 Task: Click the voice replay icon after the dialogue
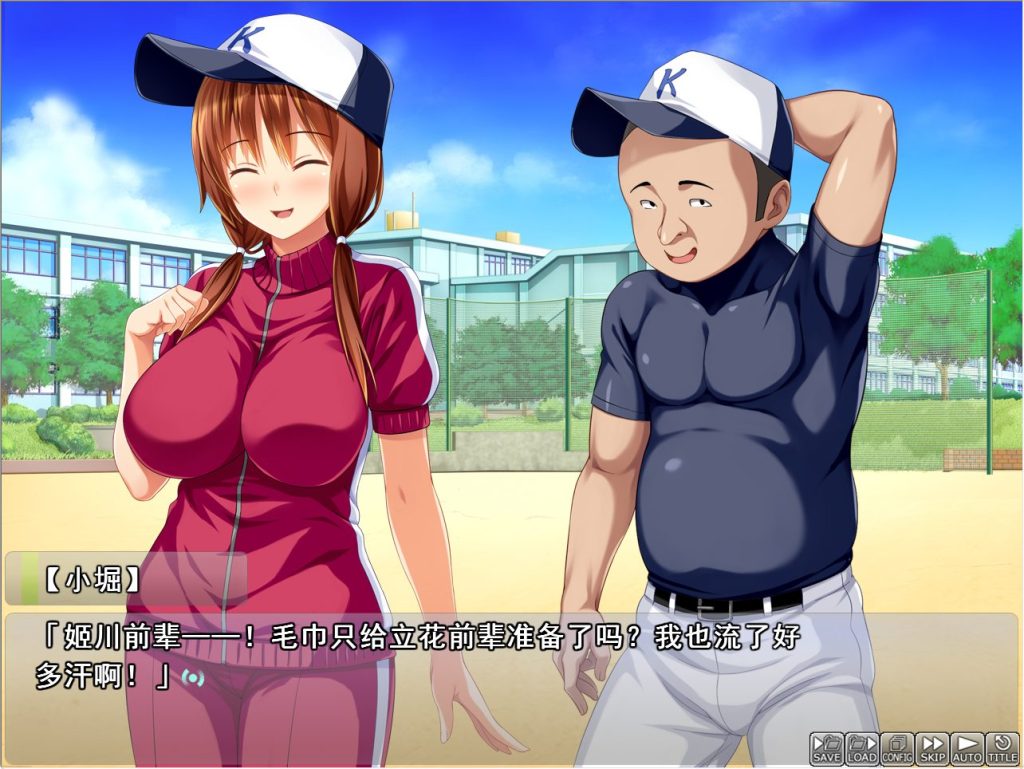click(x=192, y=677)
